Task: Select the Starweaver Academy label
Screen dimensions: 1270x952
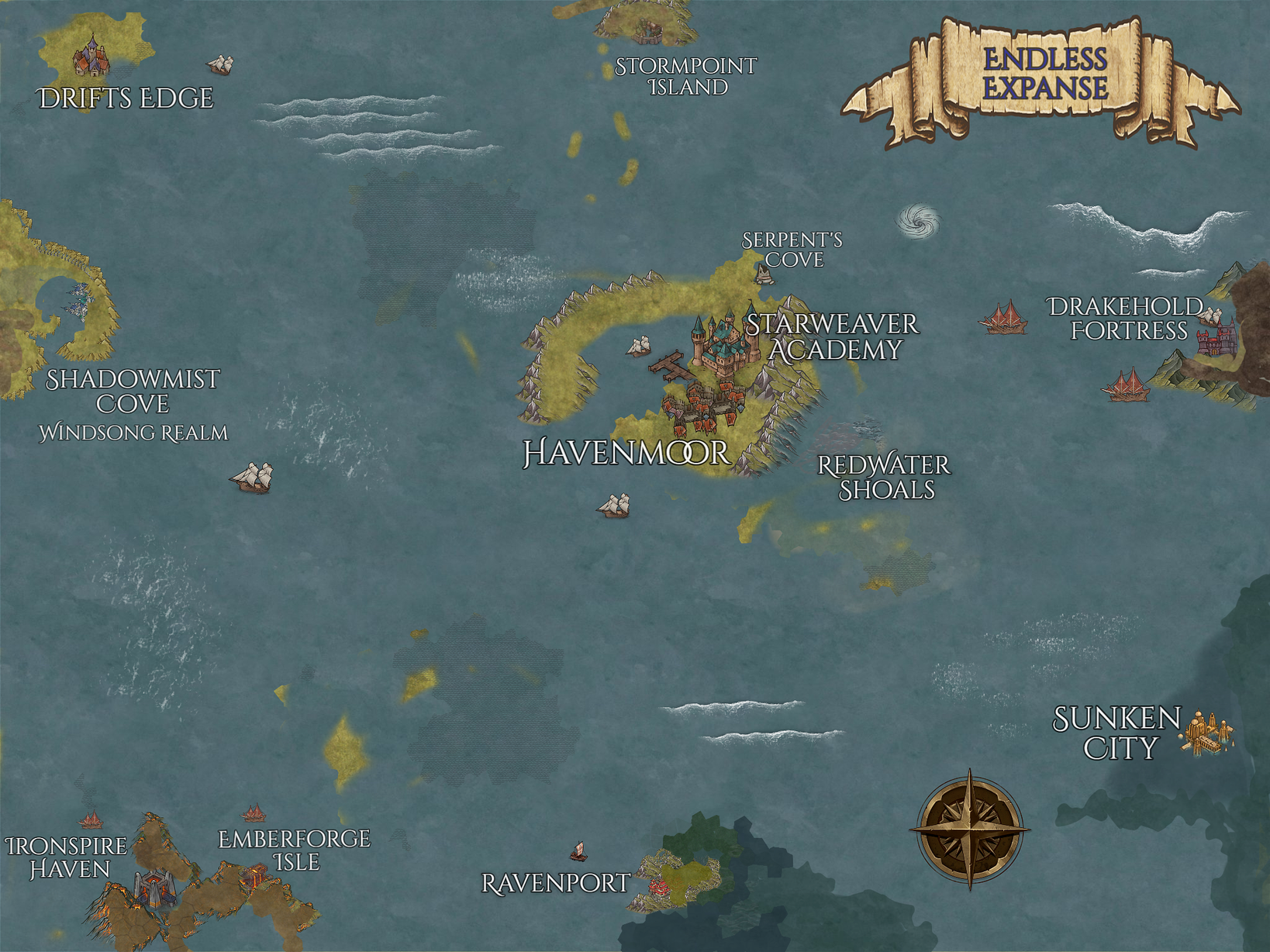Action: click(833, 336)
